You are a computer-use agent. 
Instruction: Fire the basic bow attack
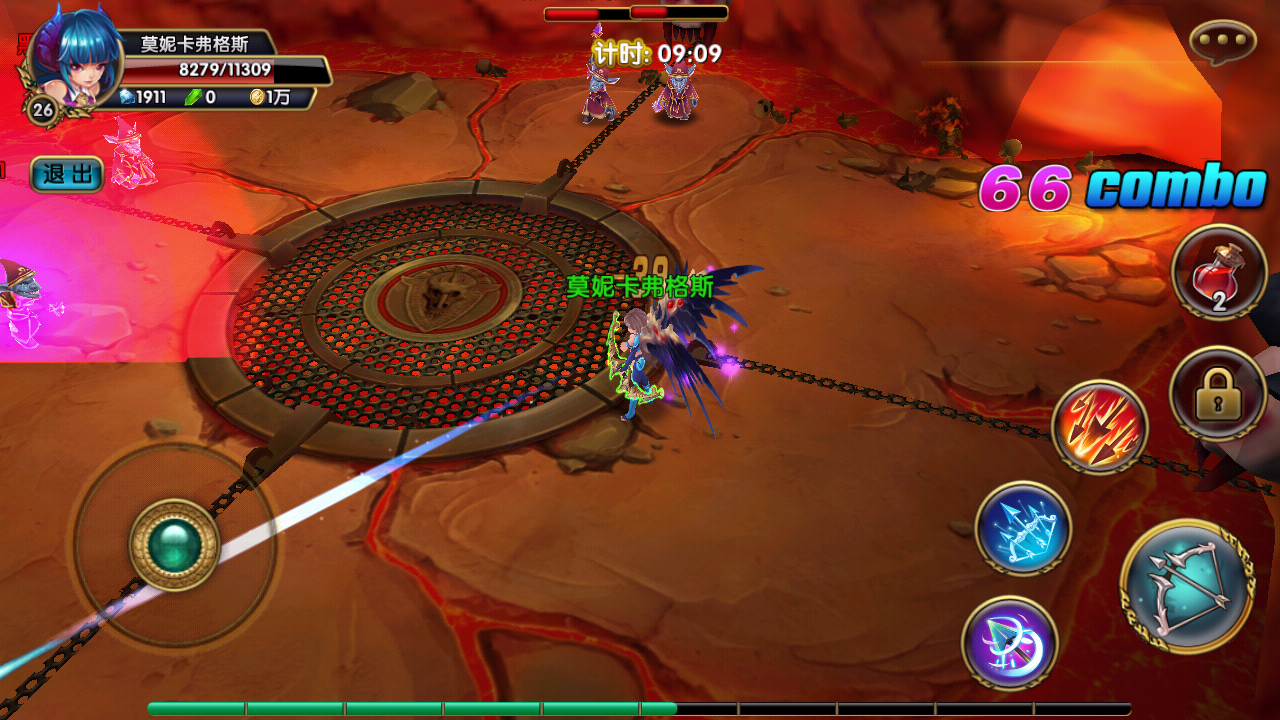1188,587
